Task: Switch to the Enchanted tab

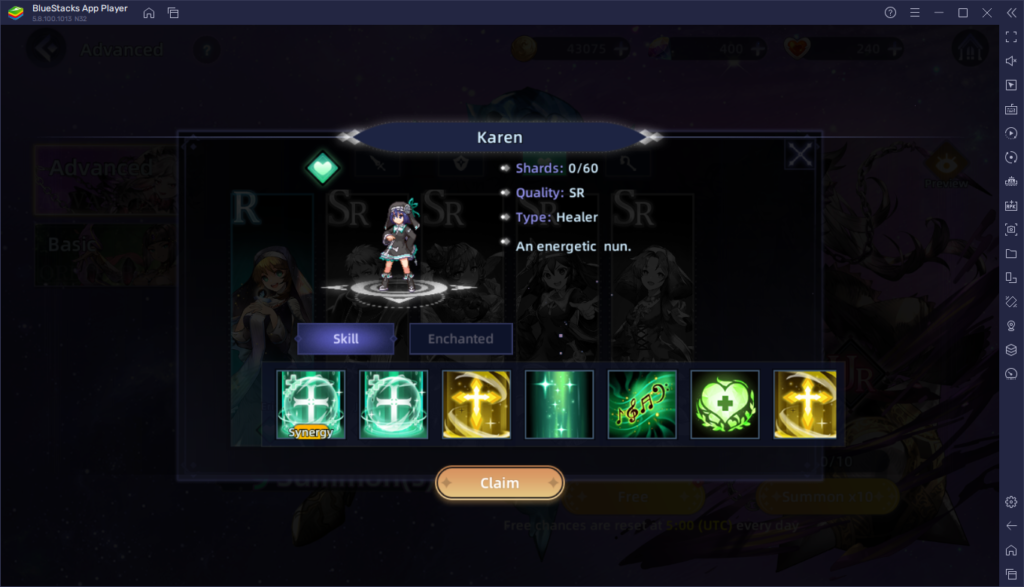Action: (x=460, y=339)
